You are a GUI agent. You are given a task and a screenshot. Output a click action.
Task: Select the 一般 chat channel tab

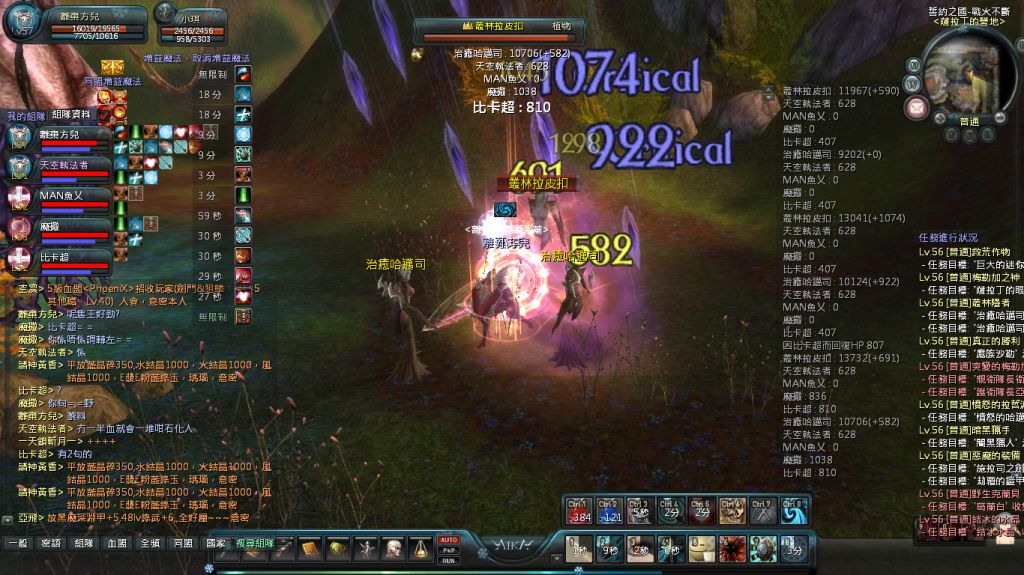(x=17, y=543)
